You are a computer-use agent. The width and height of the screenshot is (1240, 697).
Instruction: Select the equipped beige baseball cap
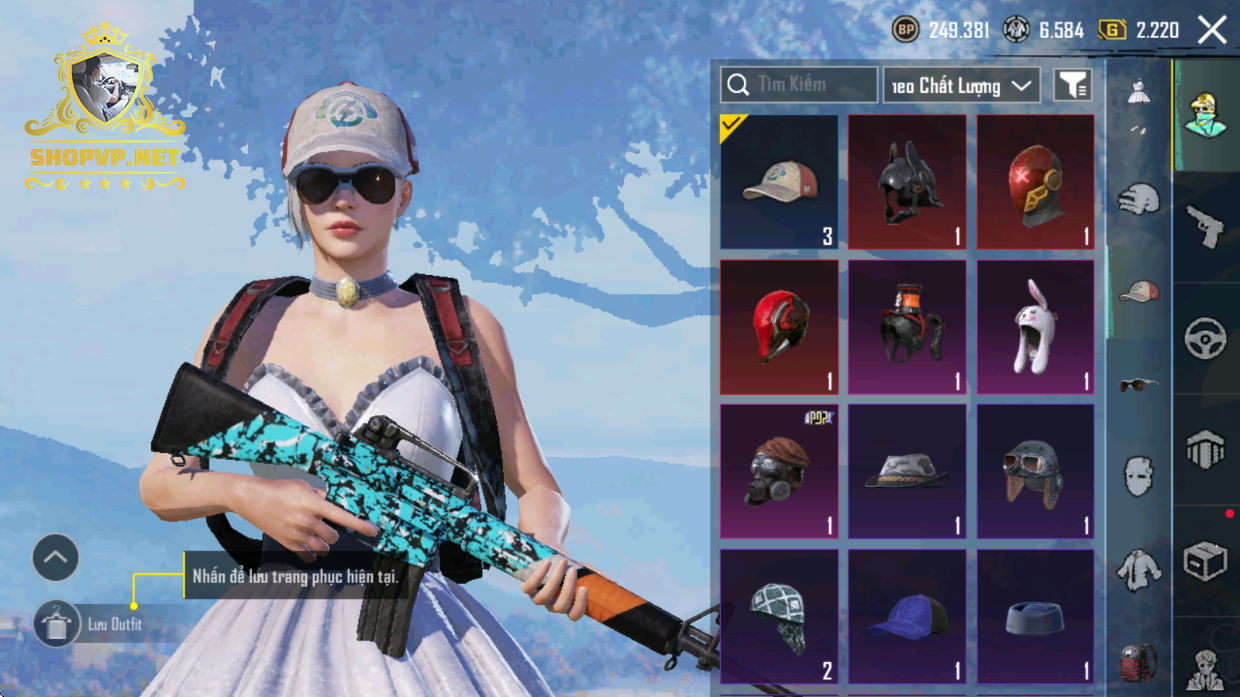[779, 182]
